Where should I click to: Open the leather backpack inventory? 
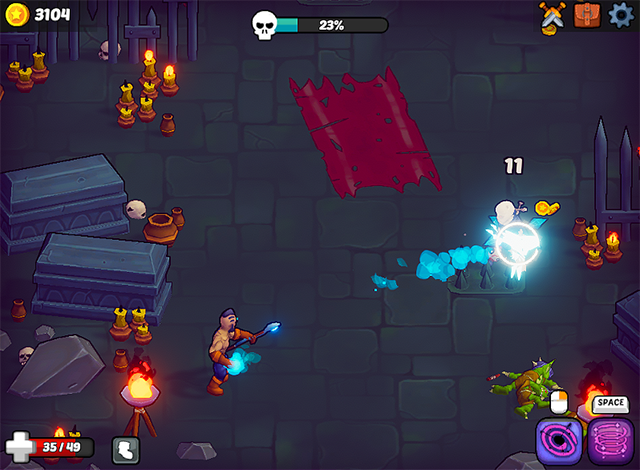586,15
